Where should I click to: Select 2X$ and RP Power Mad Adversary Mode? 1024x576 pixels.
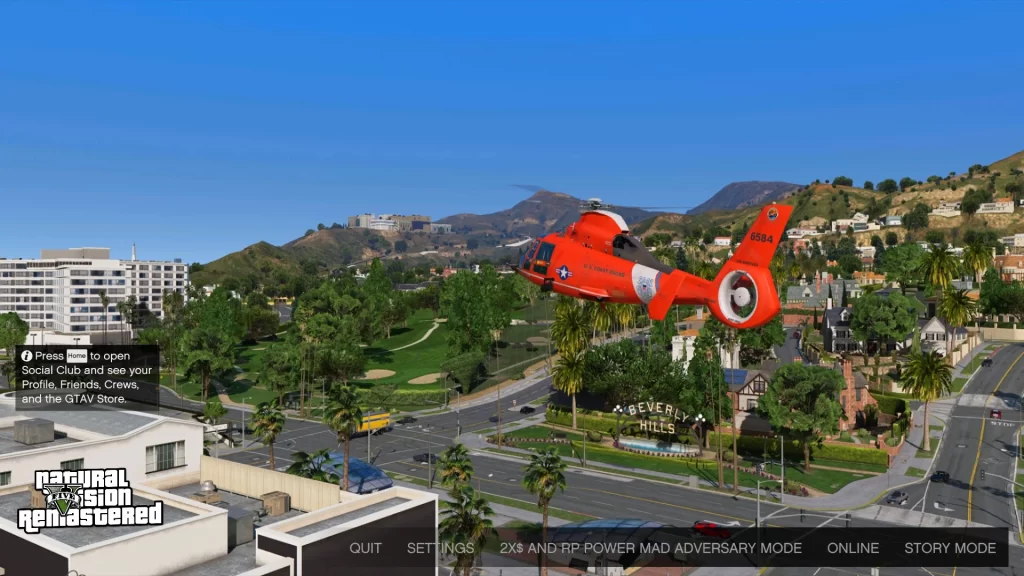650,548
